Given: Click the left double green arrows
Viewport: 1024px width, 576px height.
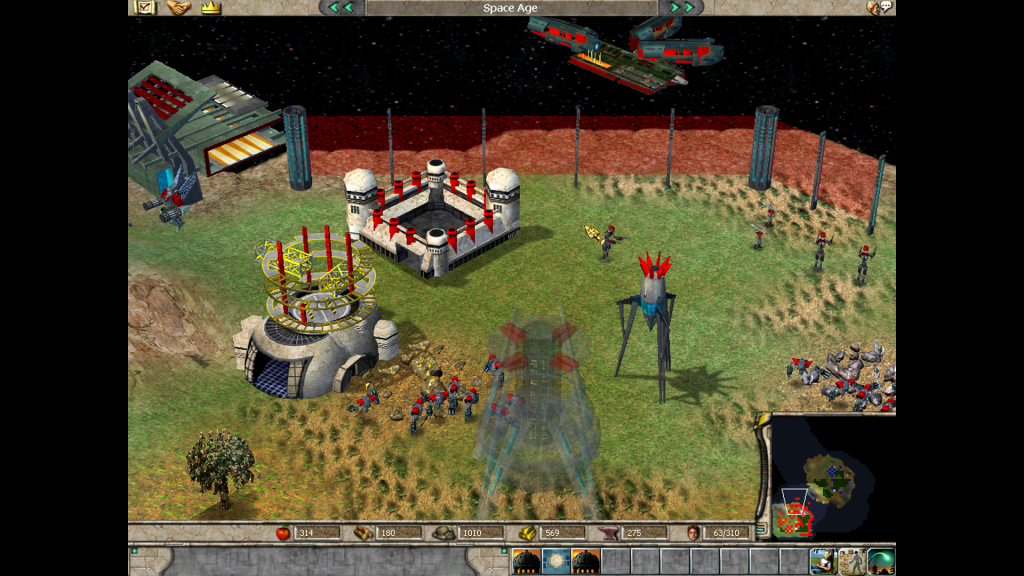Looking at the screenshot, I should pyautogui.click(x=341, y=7).
